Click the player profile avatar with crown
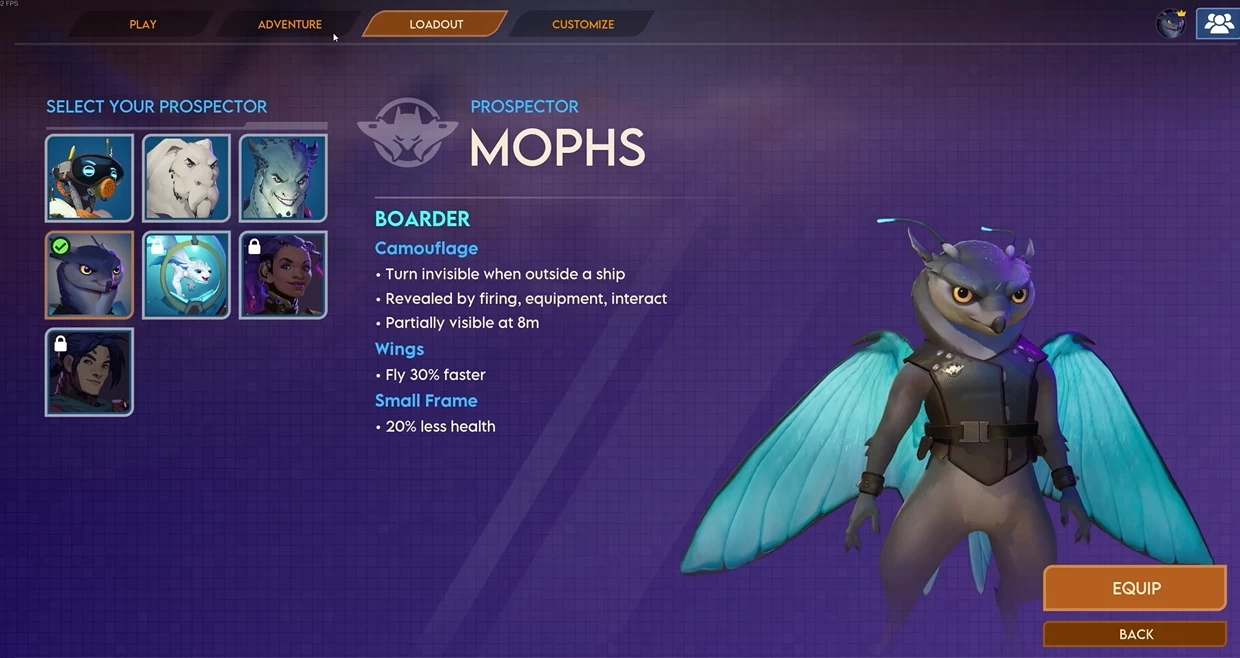The image size is (1240, 658). pyautogui.click(x=1171, y=24)
